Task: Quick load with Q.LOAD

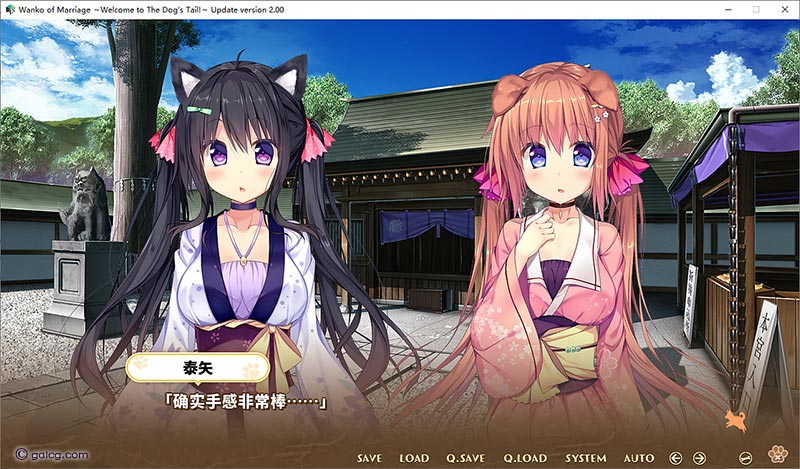Action: pyautogui.click(x=524, y=458)
